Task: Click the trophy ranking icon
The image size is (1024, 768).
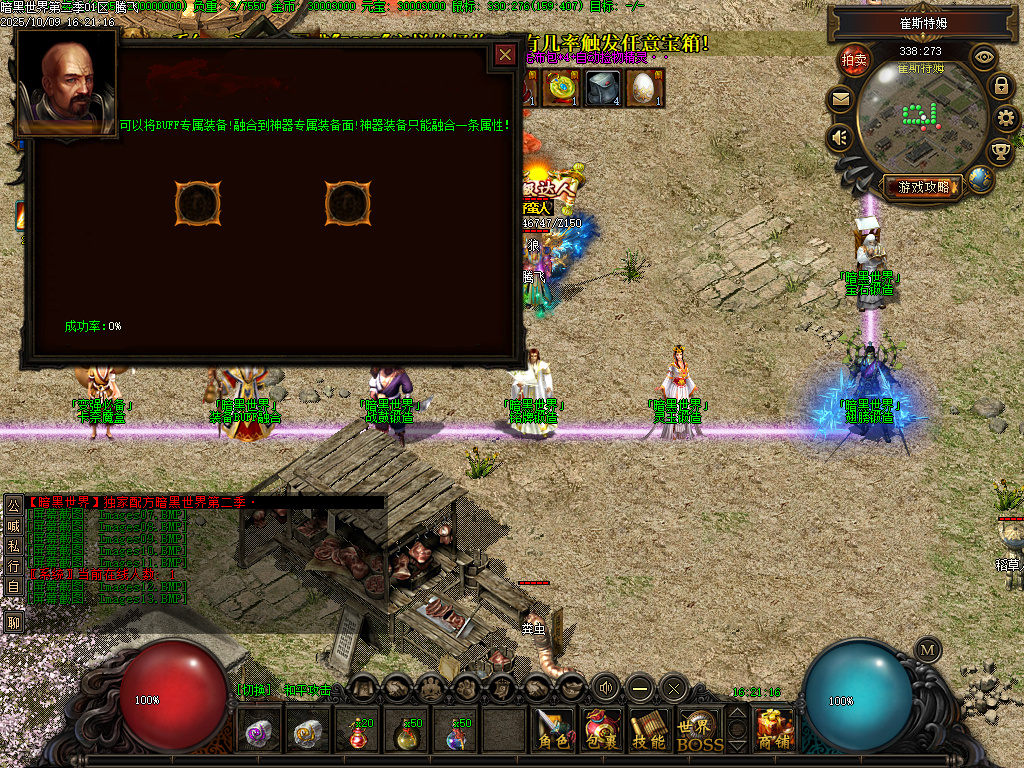Action: point(999,152)
